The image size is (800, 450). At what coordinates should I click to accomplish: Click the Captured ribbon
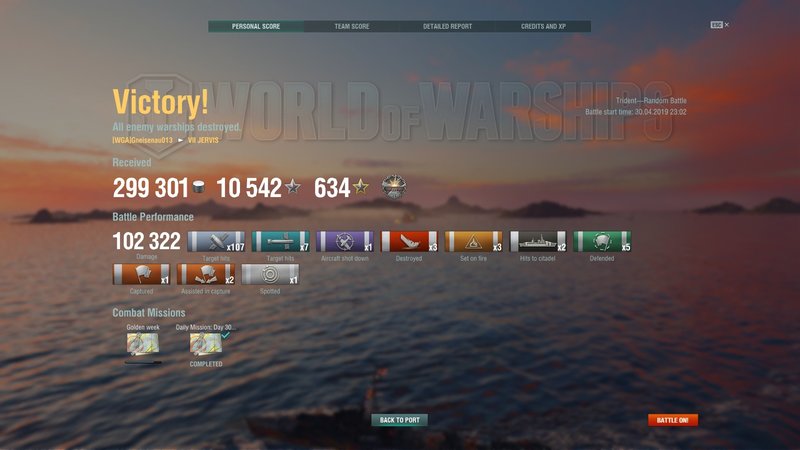point(142,274)
